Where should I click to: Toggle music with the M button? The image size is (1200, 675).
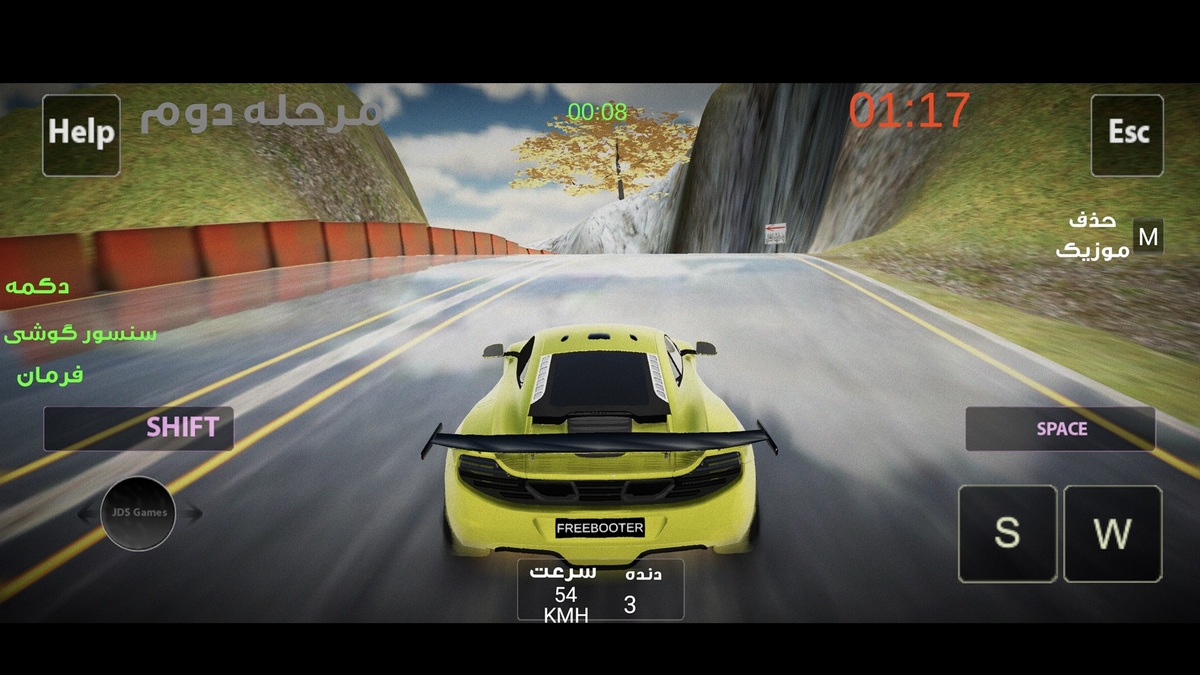coord(1148,237)
